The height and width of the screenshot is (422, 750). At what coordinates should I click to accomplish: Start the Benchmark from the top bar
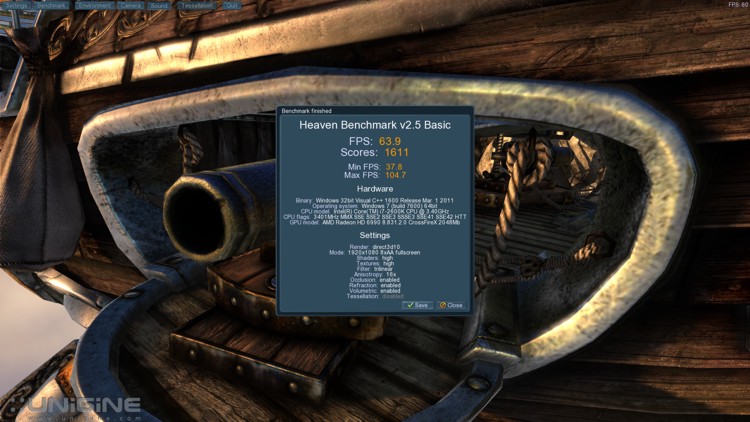[51, 5]
